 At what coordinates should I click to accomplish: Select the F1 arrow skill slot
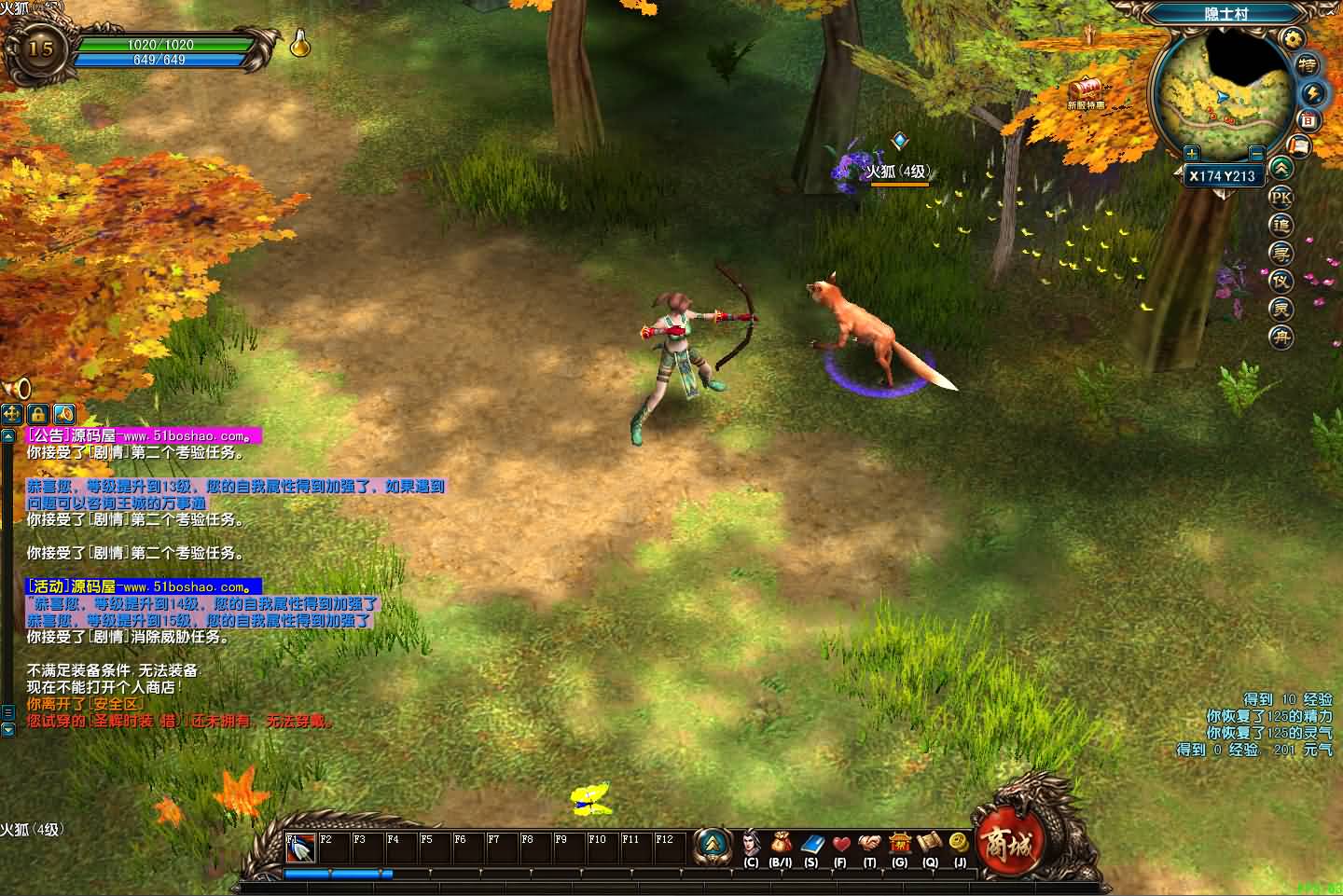pyautogui.click(x=300, y=848)
